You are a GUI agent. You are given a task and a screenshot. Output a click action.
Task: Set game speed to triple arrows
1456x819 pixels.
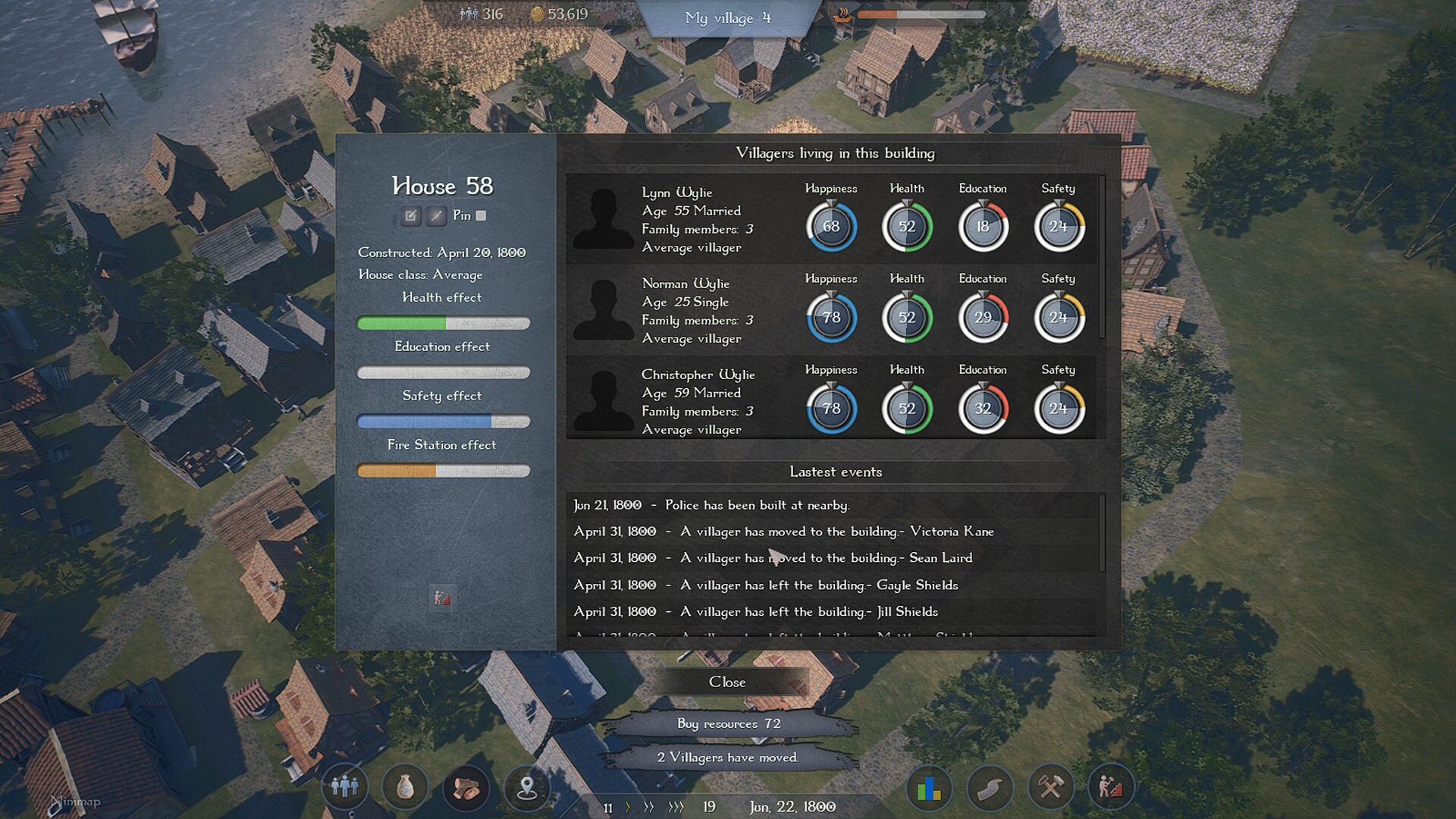tap(676, 808)
